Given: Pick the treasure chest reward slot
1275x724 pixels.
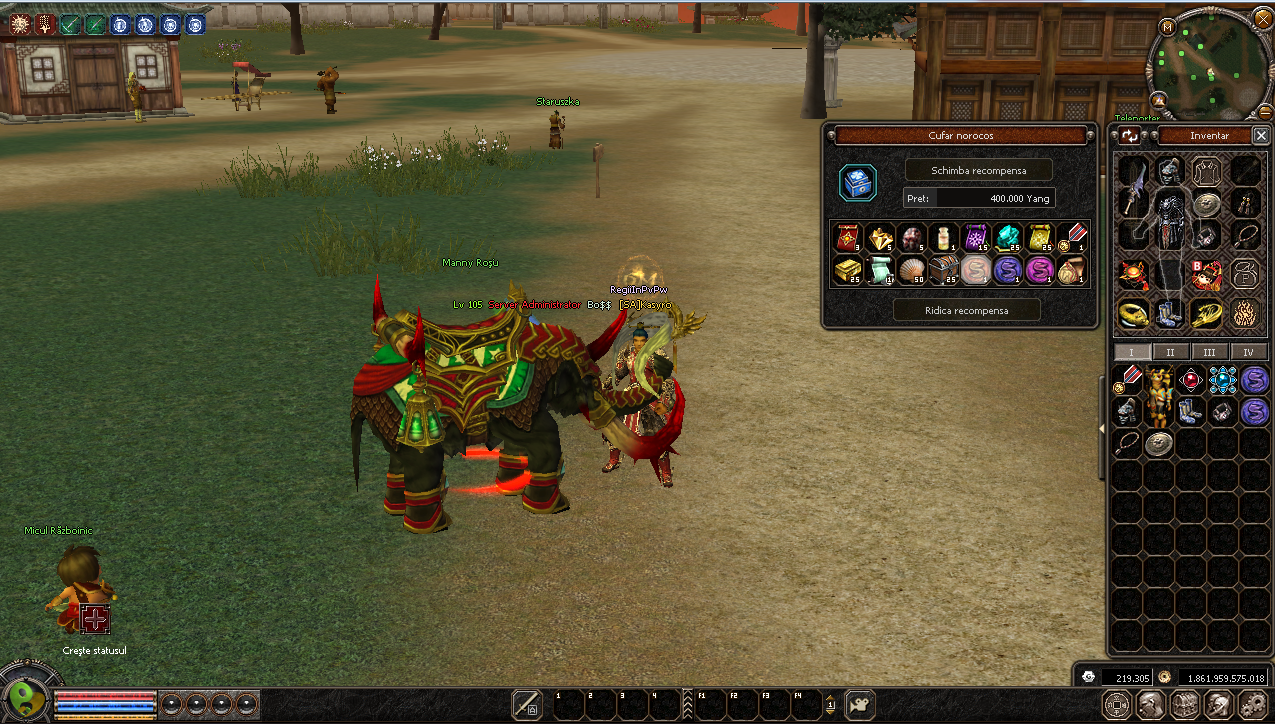Looking at the screenshot, I should click(943, 269).
